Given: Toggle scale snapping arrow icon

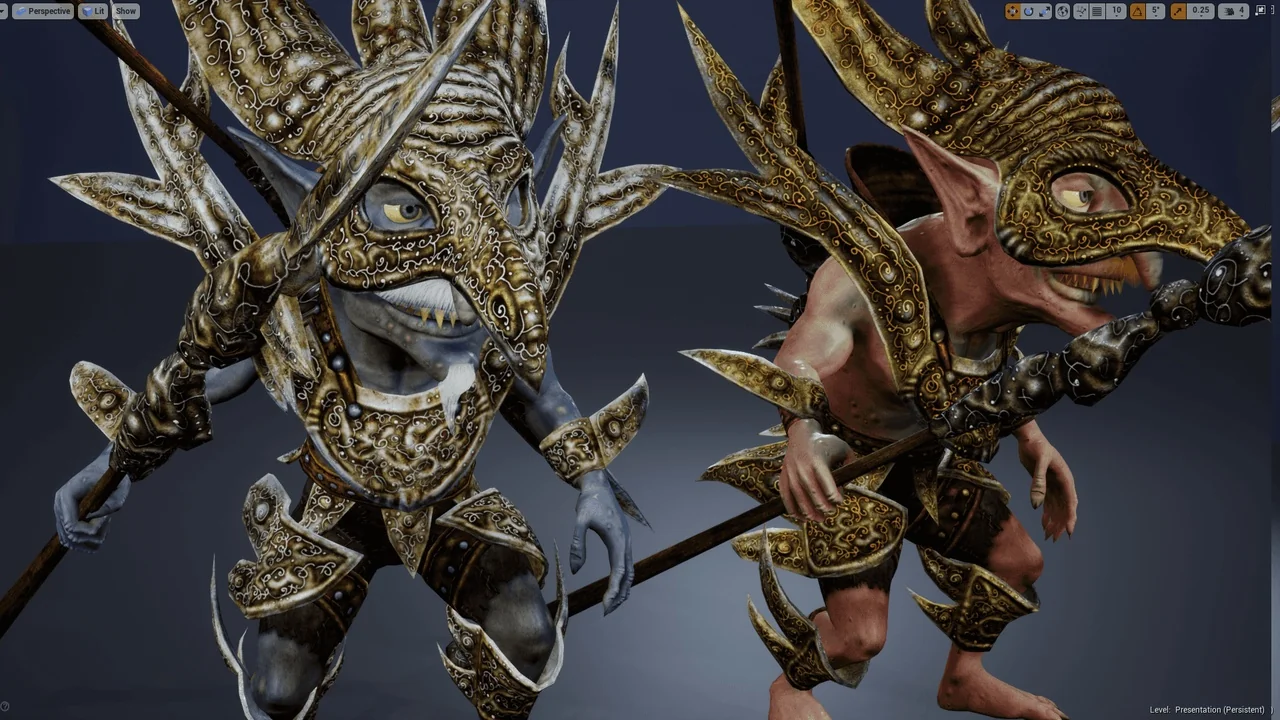Looking at the screenshot, I should pos(1178,11).
